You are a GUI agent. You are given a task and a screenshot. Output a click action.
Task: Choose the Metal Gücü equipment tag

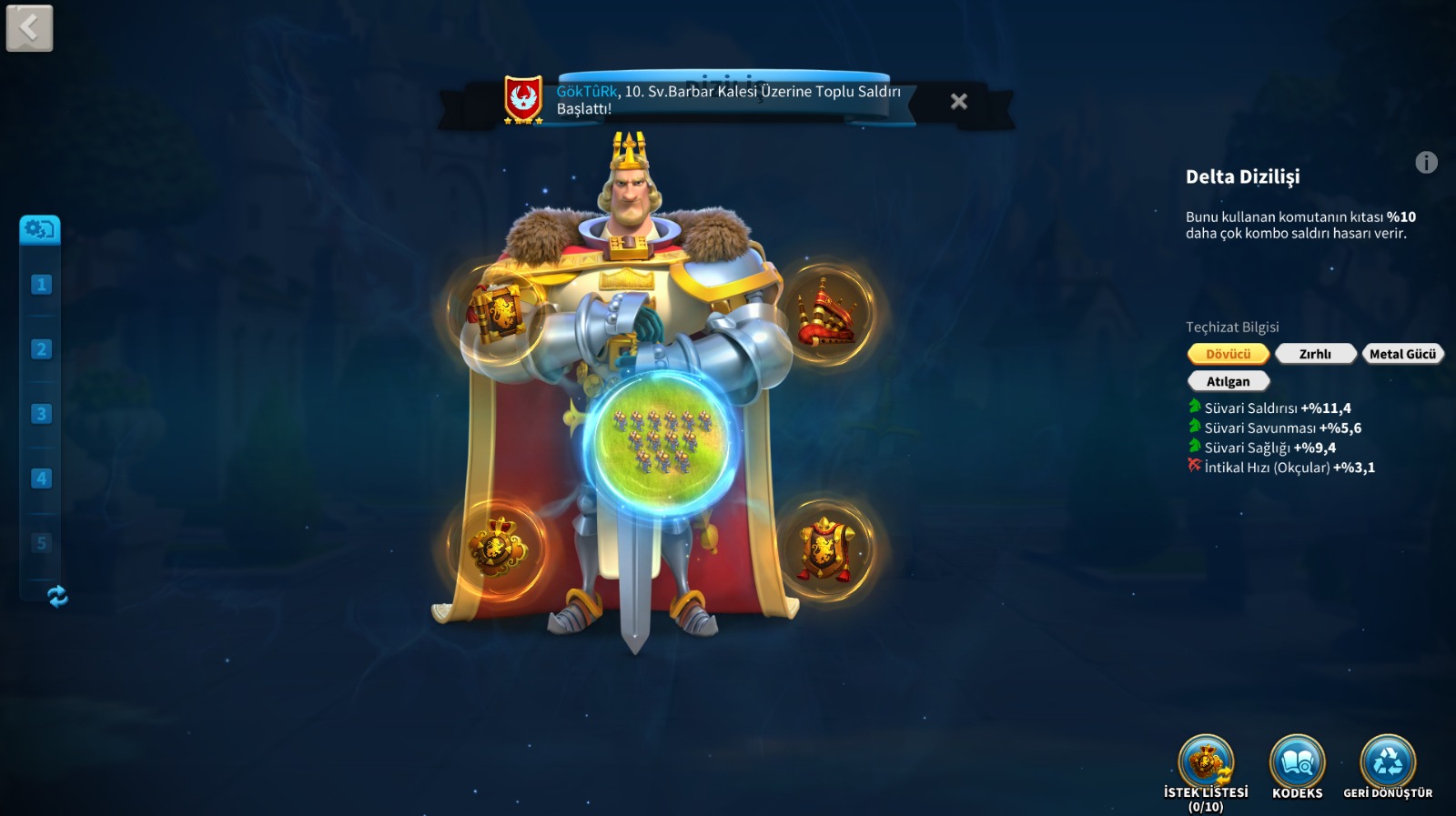[x=1402, y=354]
